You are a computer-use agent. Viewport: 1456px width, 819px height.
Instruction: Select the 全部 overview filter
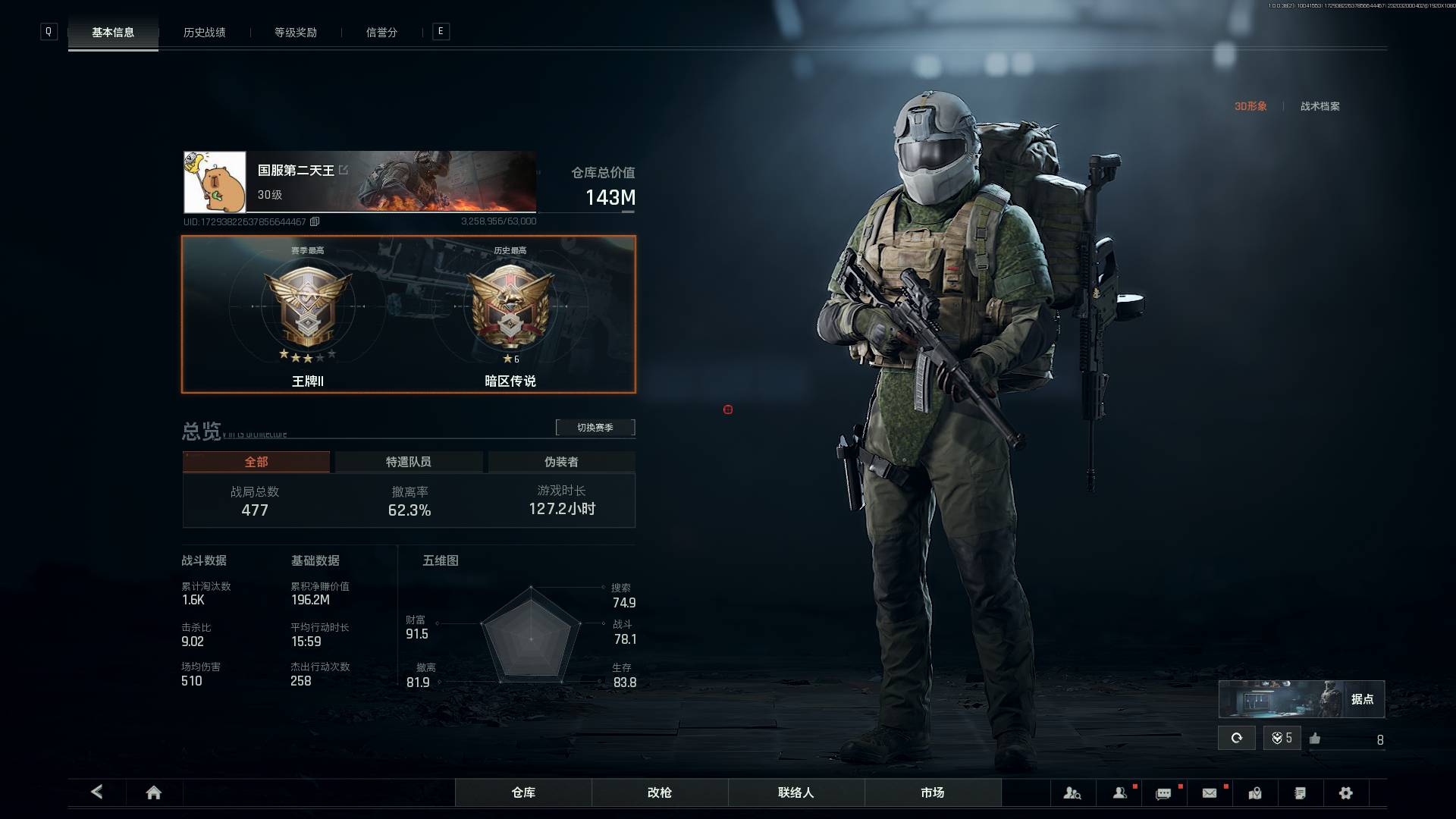256,462
